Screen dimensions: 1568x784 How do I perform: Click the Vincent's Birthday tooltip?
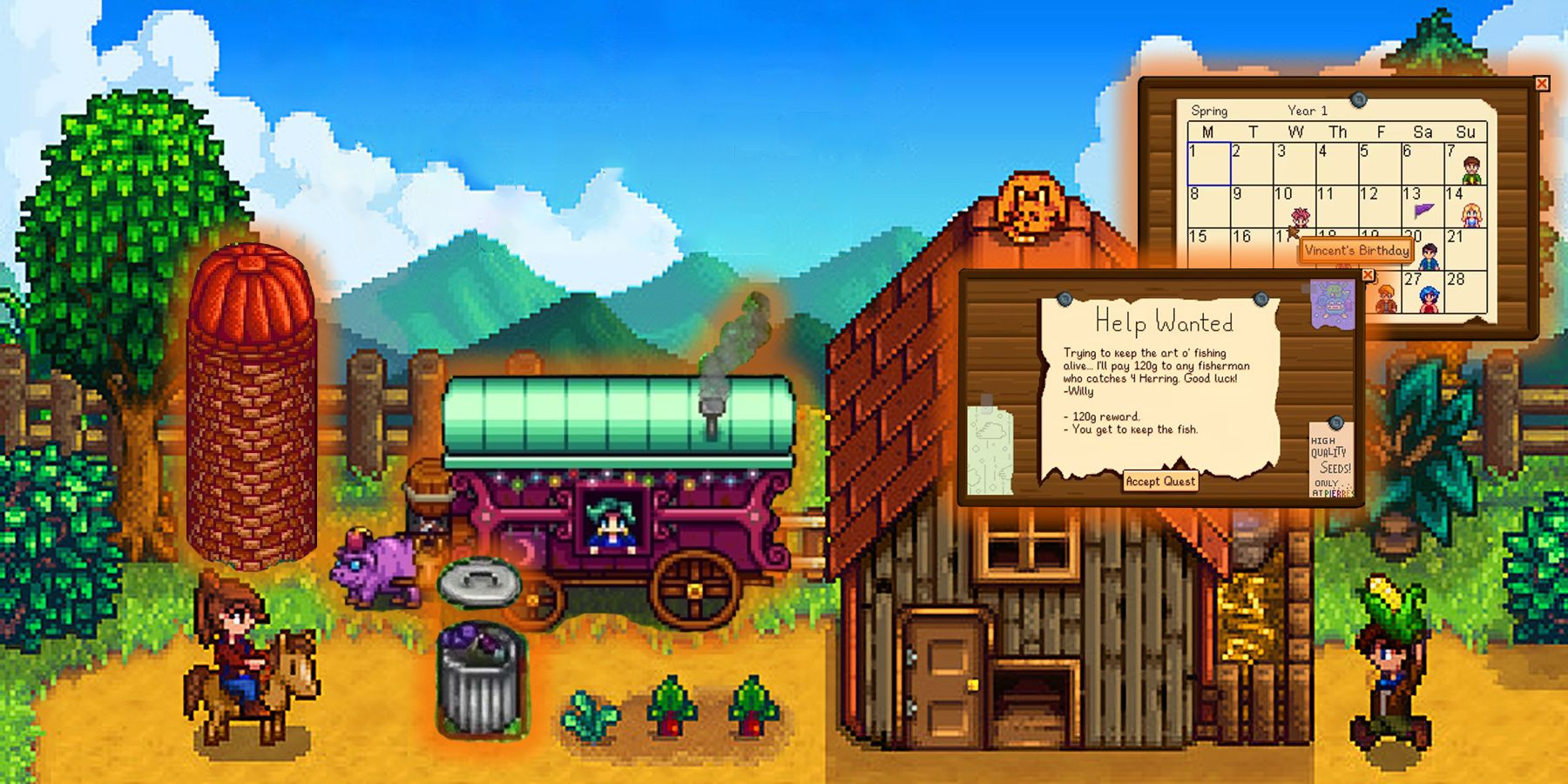(x=1356, y=251)
